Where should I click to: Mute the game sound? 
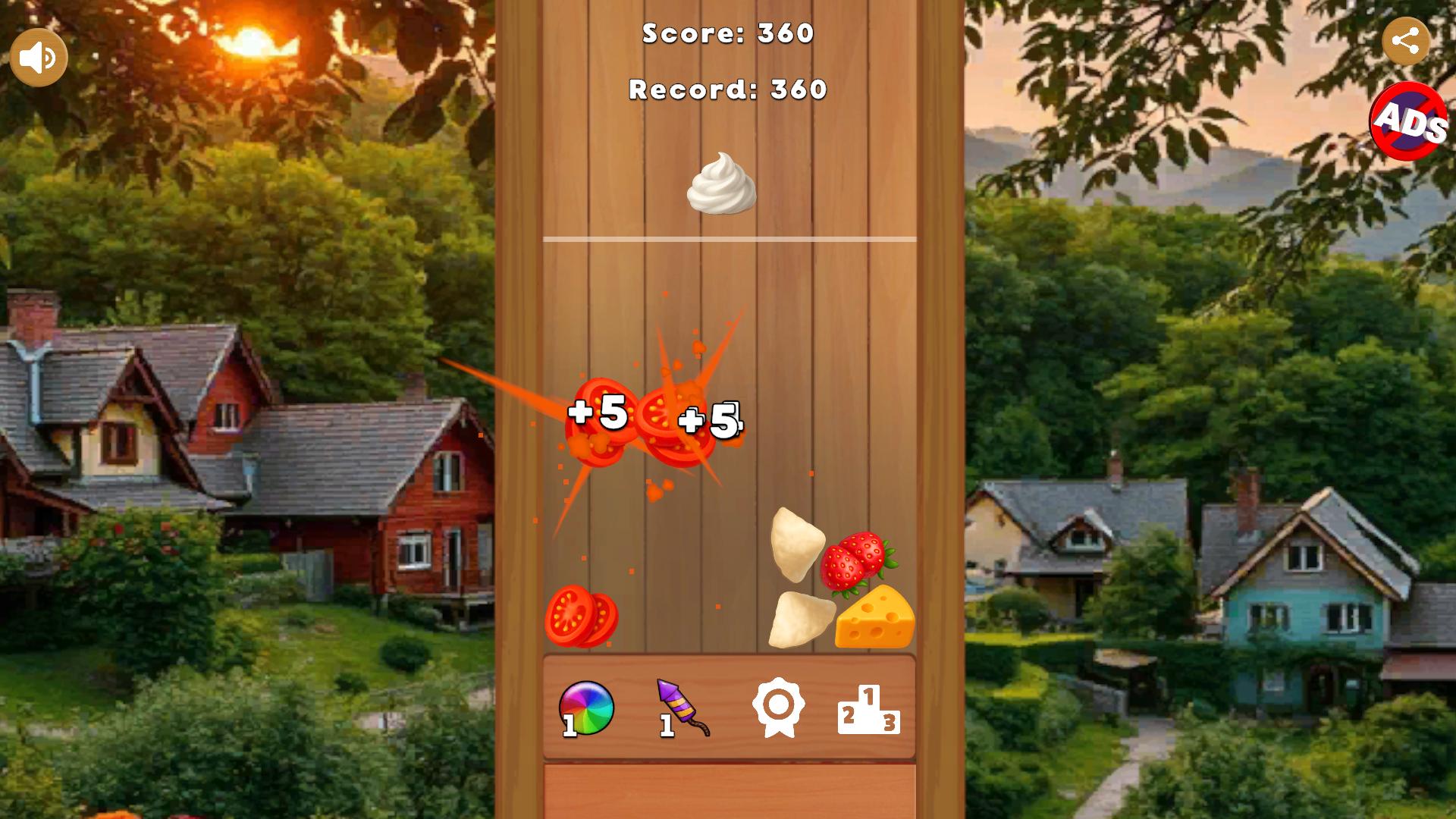click(38, 56)
